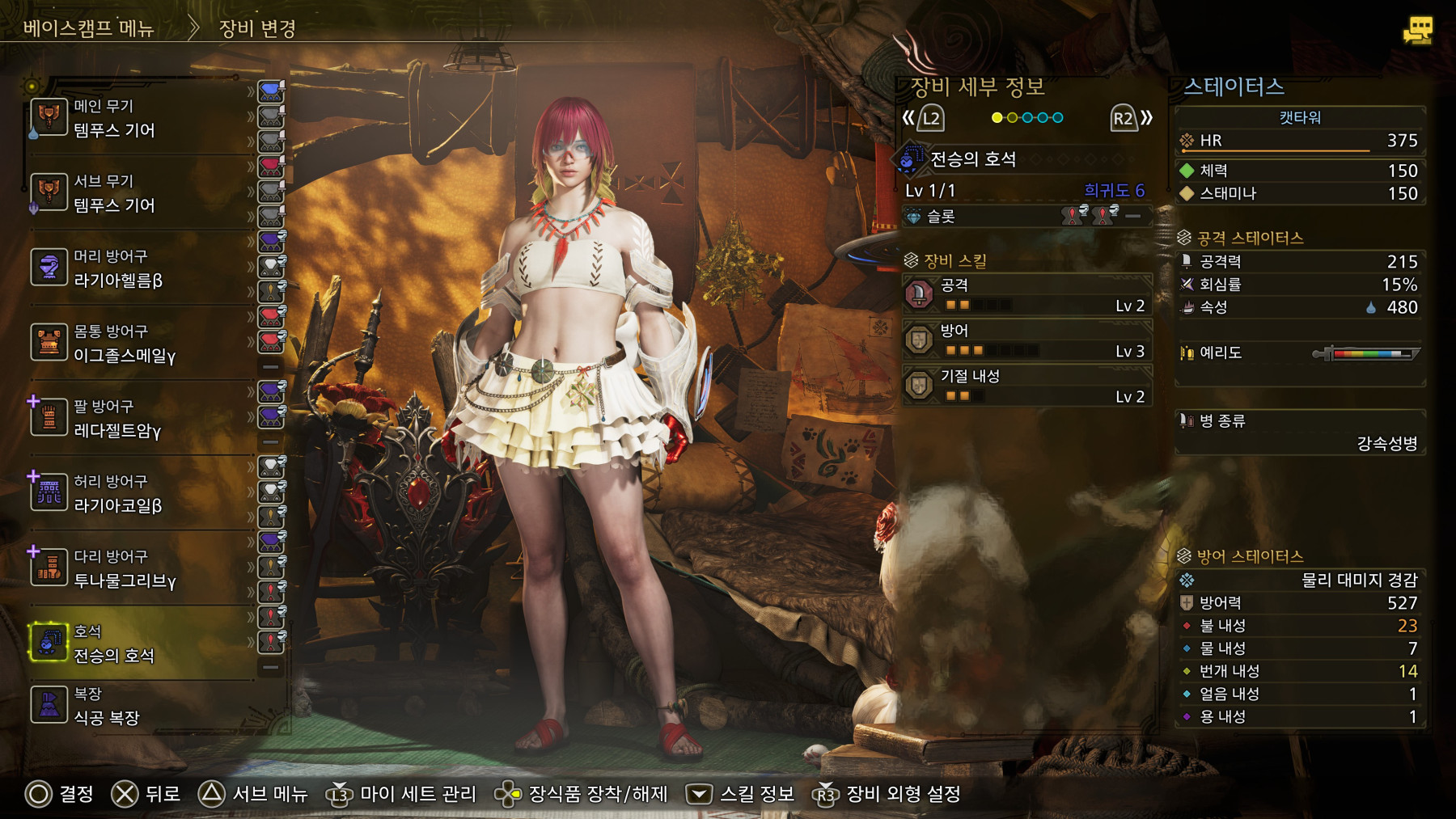Select the 공격 skill row

[1026, 295]
